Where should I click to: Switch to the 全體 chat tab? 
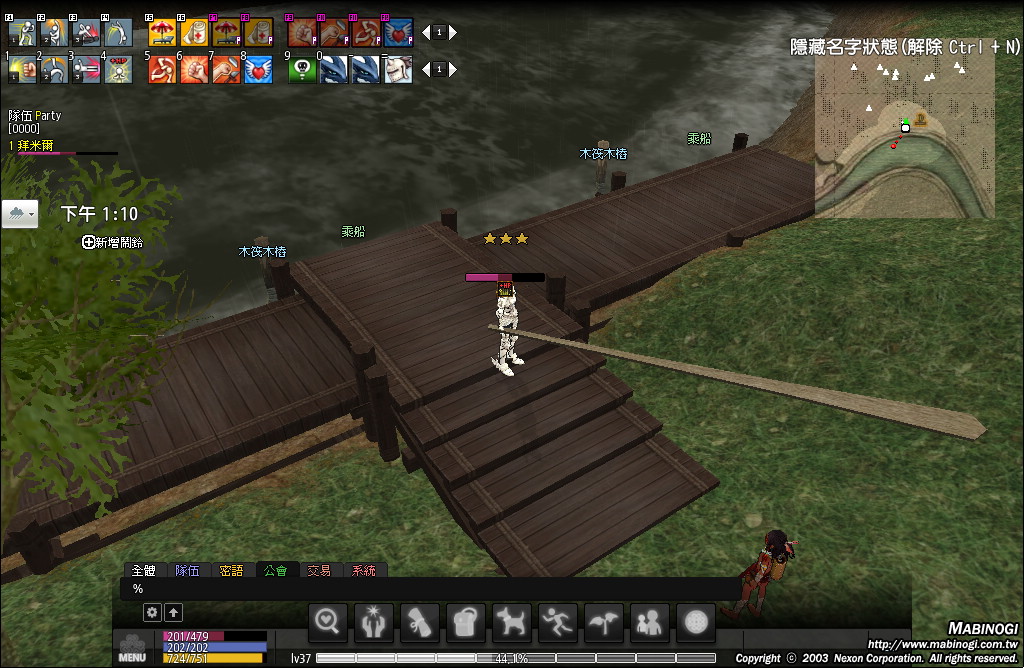pos(144,570)
